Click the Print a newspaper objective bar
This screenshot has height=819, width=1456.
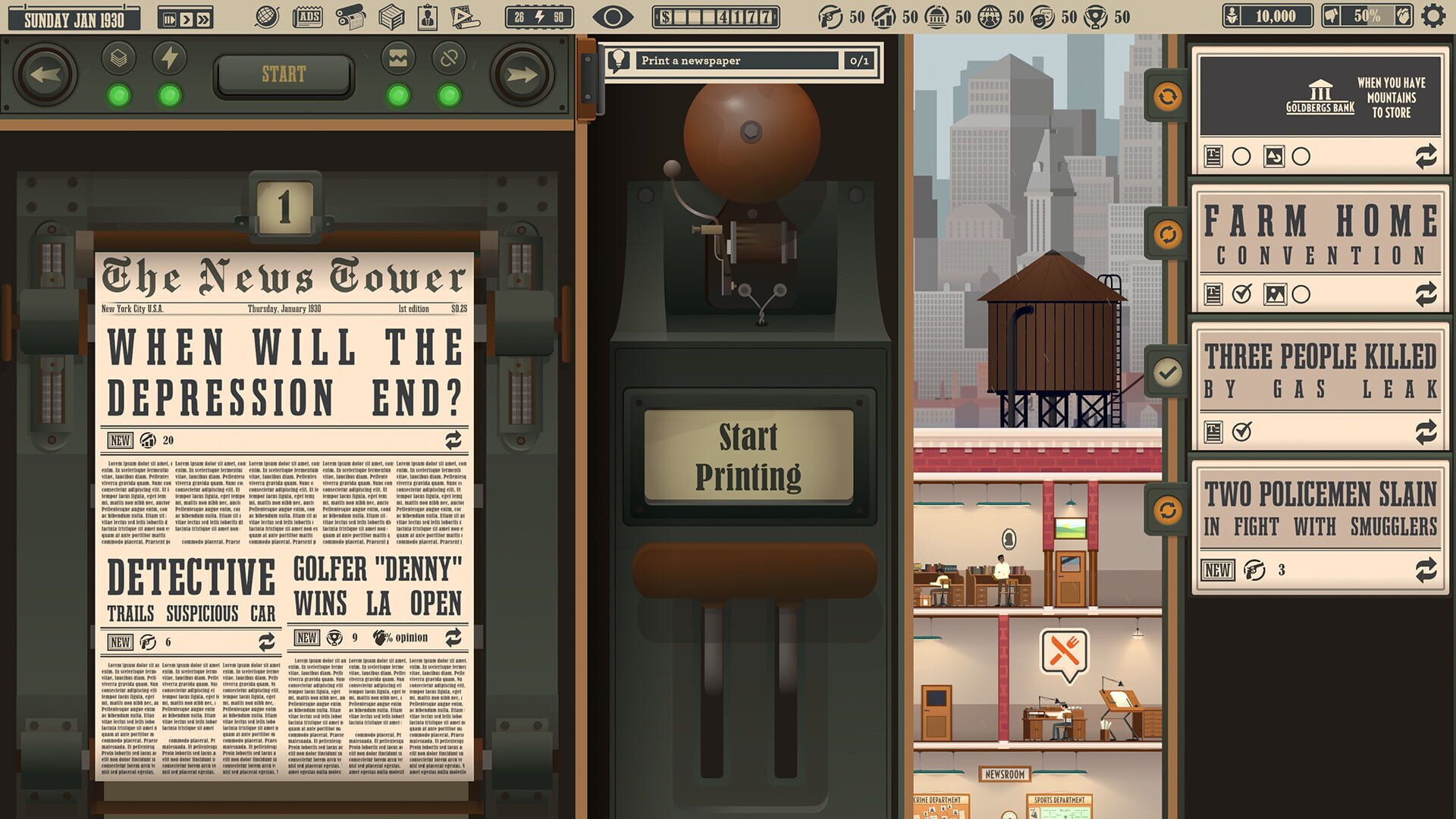tap(739, 61)
